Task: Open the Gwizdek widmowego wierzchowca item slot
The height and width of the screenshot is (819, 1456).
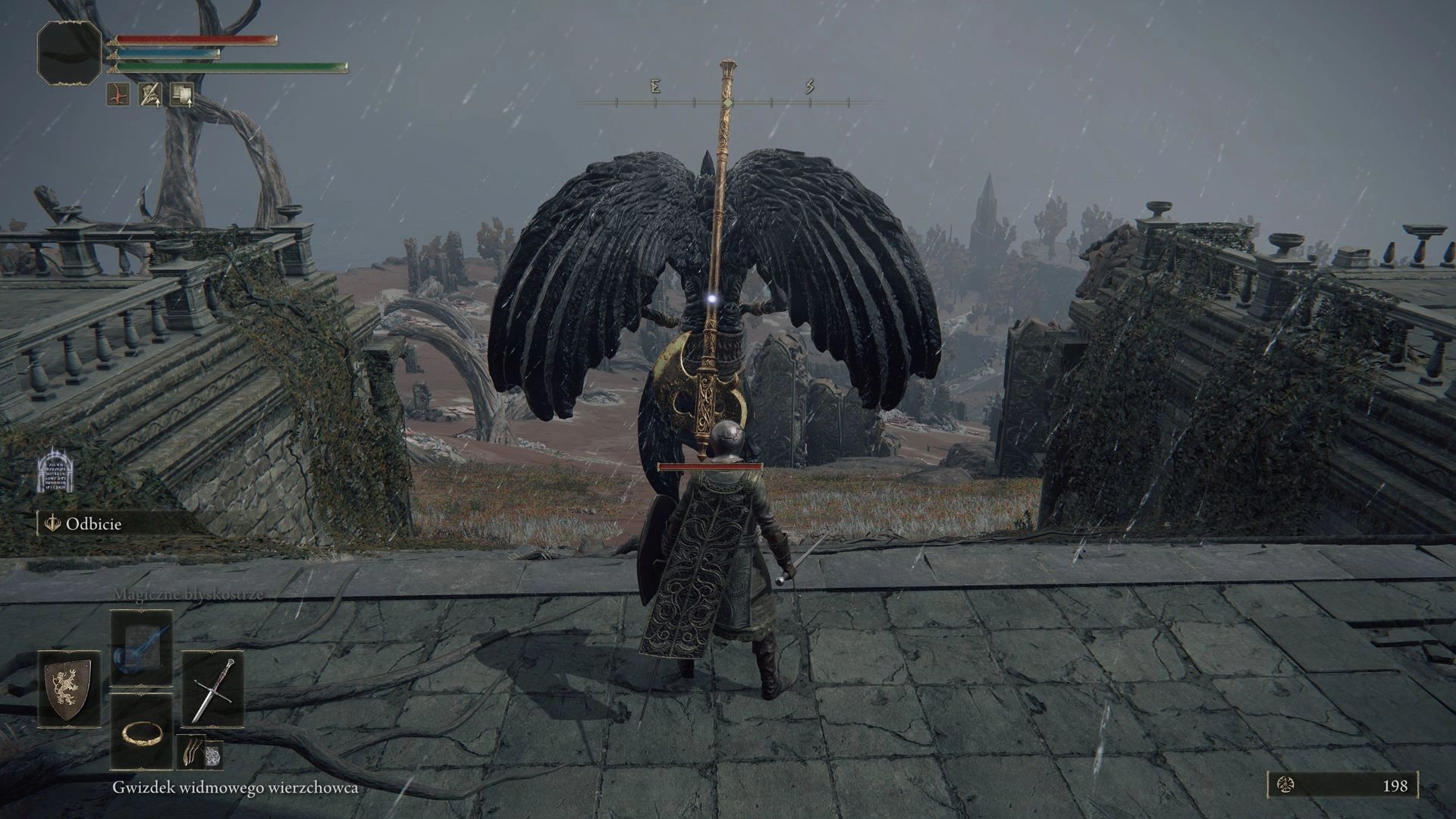Action: [215, 755]
